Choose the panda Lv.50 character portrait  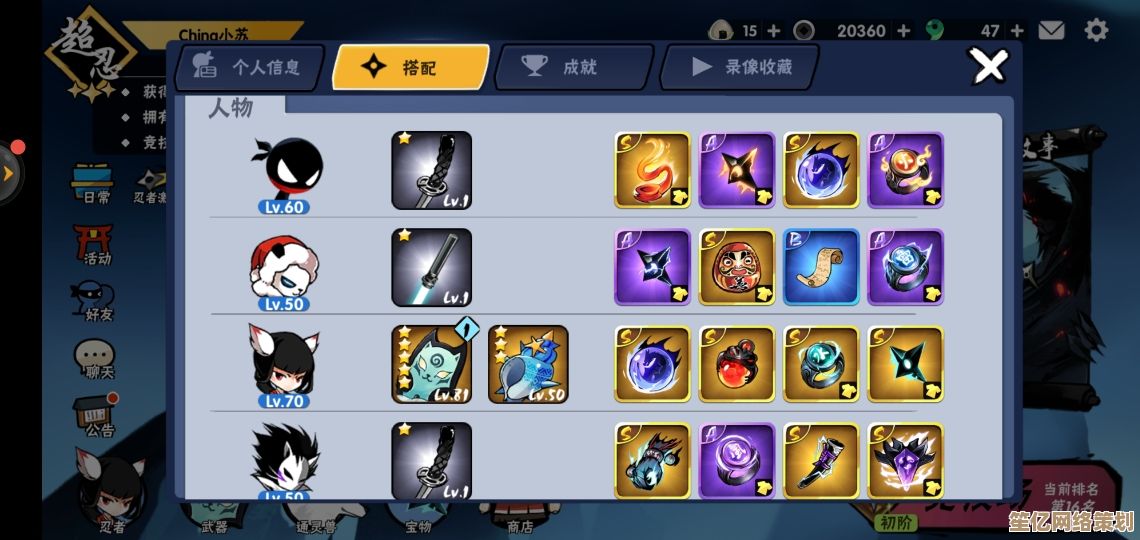[x=285, y=268]
